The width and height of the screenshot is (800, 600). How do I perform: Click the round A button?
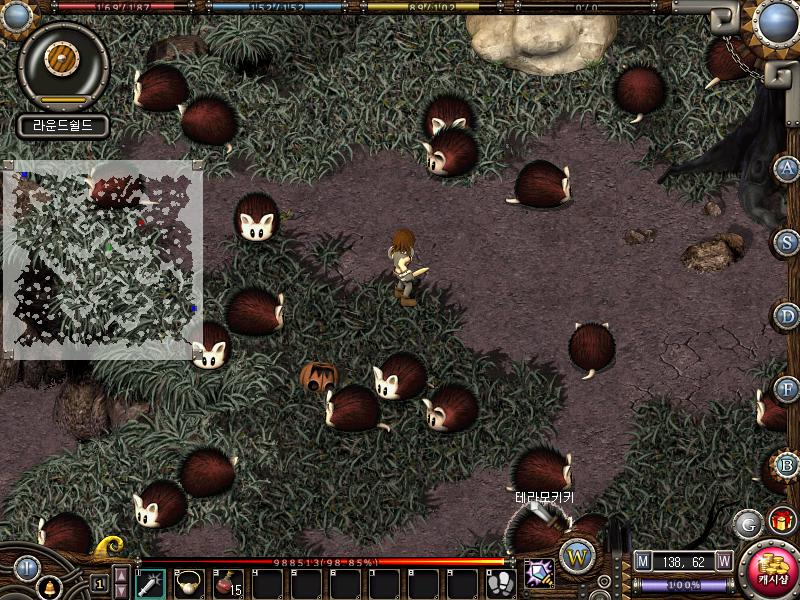point(788,168)
